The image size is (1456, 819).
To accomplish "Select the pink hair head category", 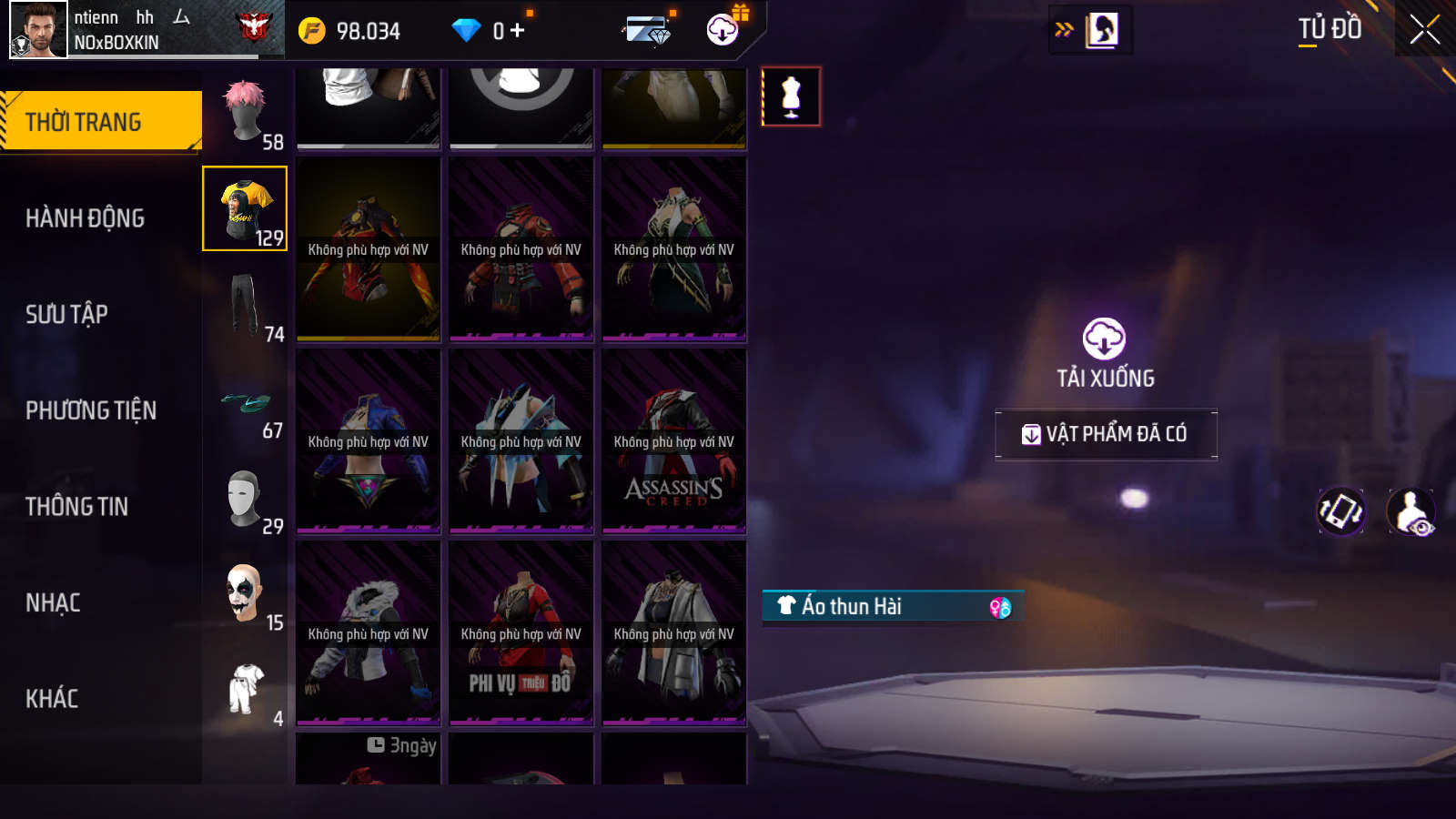I will [x=245, y=114].
